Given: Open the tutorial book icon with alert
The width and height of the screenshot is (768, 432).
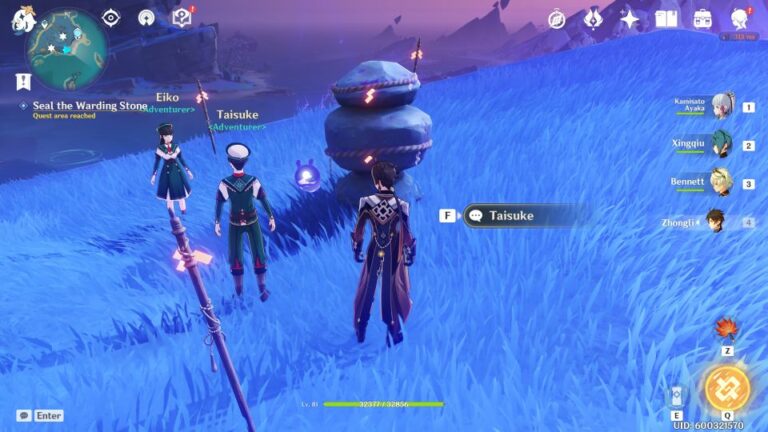Looking at the screenshot, I should pyautogui.click(x=181, y=18).
